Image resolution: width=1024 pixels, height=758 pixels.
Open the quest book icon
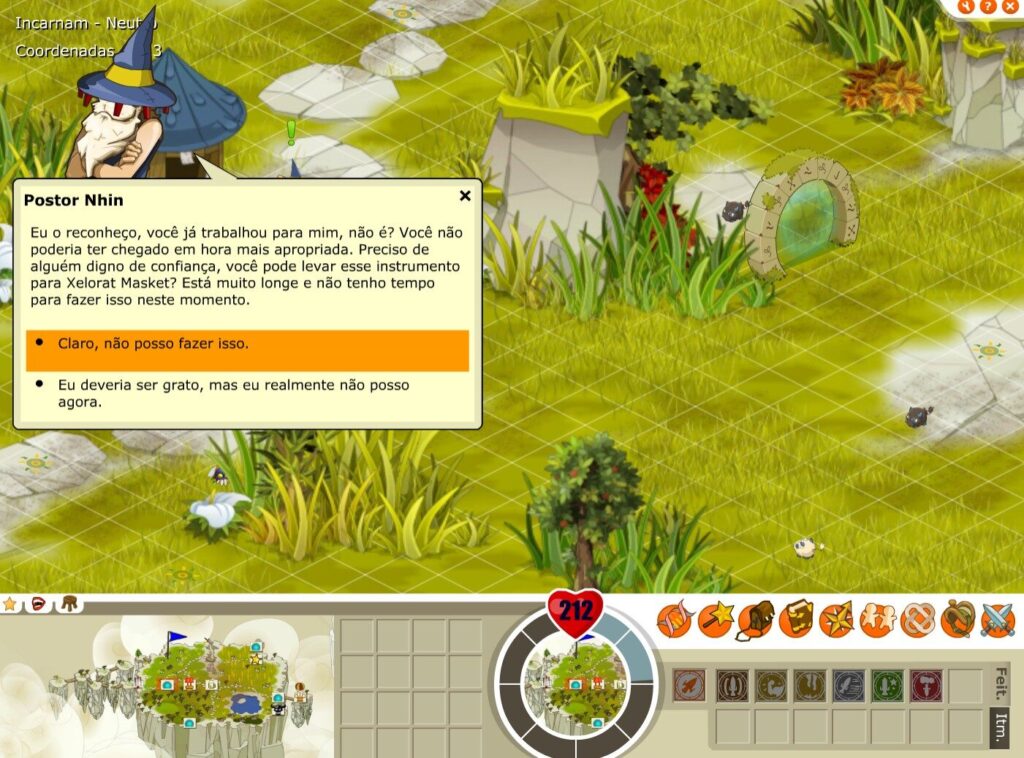(x=796, y=620)
